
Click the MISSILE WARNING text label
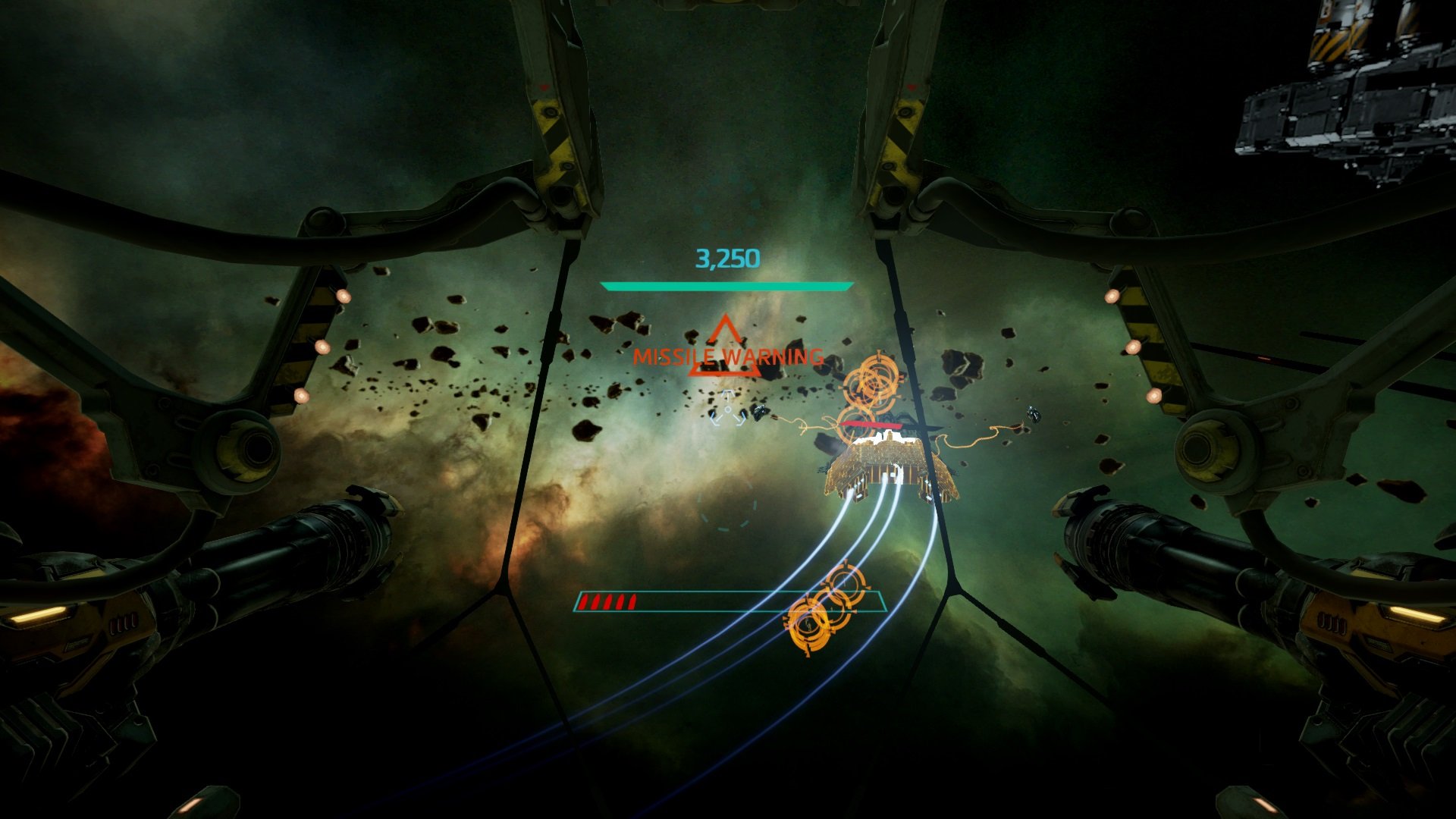coord(728,356)
